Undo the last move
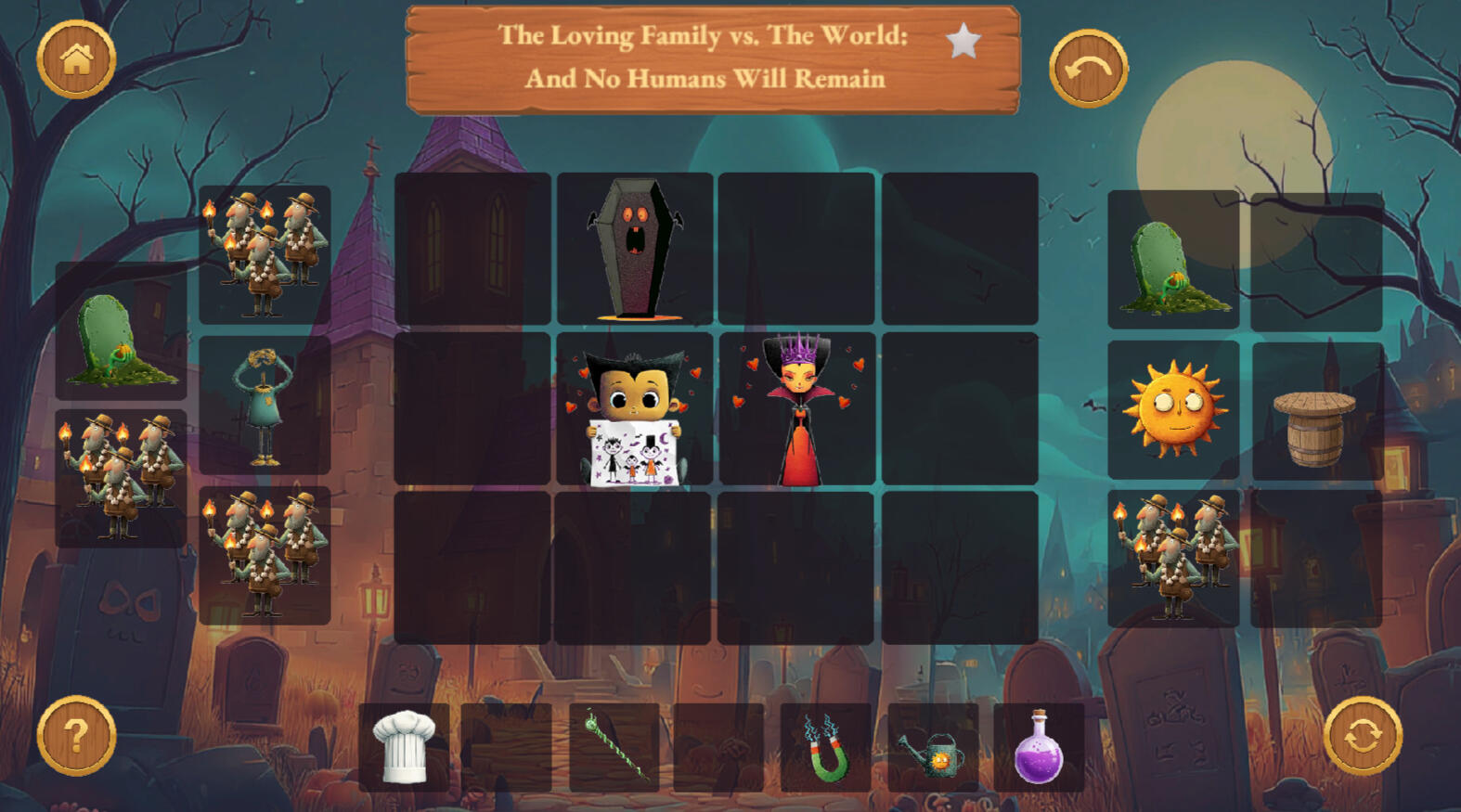 click(1088, 69)
